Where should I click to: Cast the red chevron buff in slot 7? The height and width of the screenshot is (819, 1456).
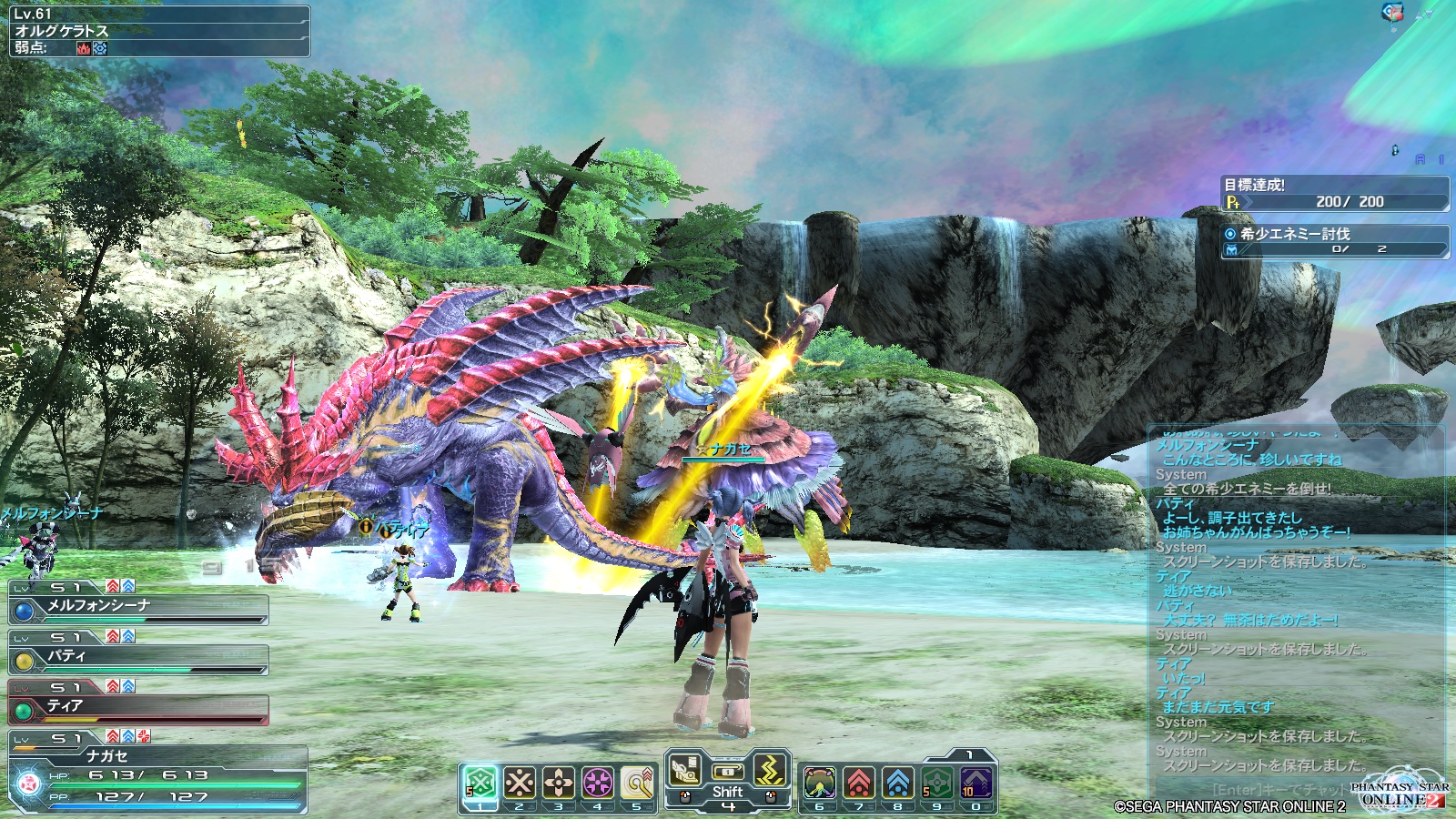pyautogui.click(x=858, y=783)
